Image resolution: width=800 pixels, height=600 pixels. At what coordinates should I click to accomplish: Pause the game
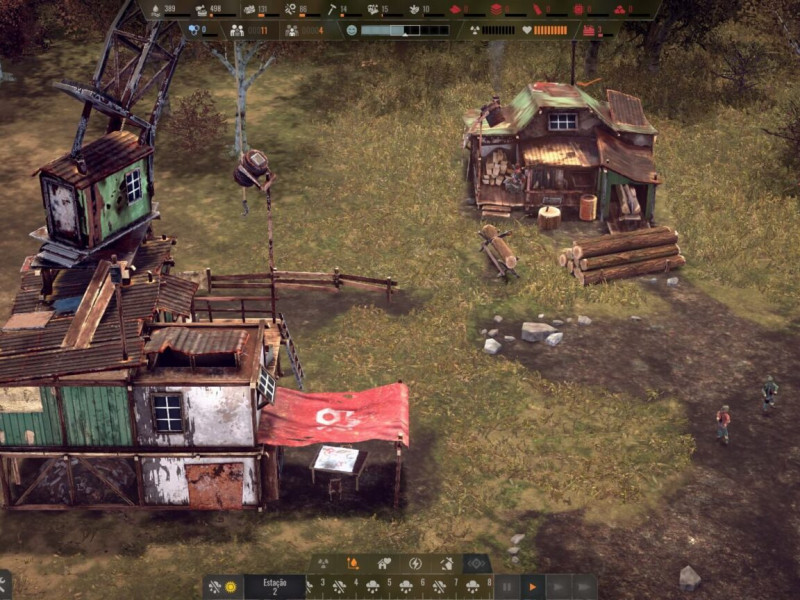508,587
